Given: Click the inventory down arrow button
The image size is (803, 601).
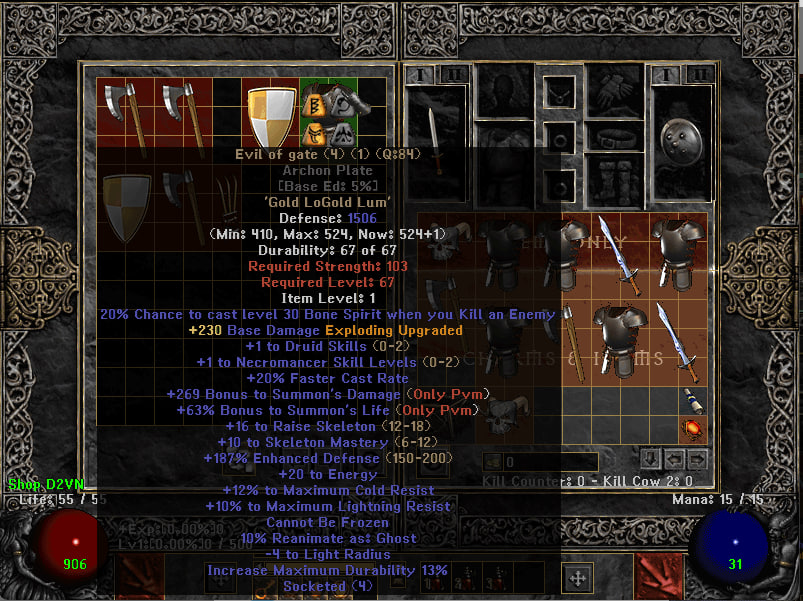Looking at the screenshot, I should tap(650, 458).
